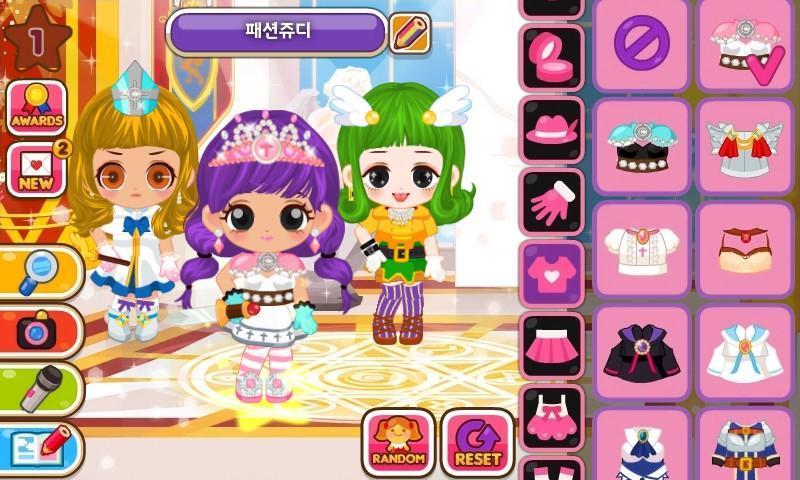Switch to the hat category tab
The height and width of the screenshot is (480, 800).
pyautogui.click(x=551, y=130)
